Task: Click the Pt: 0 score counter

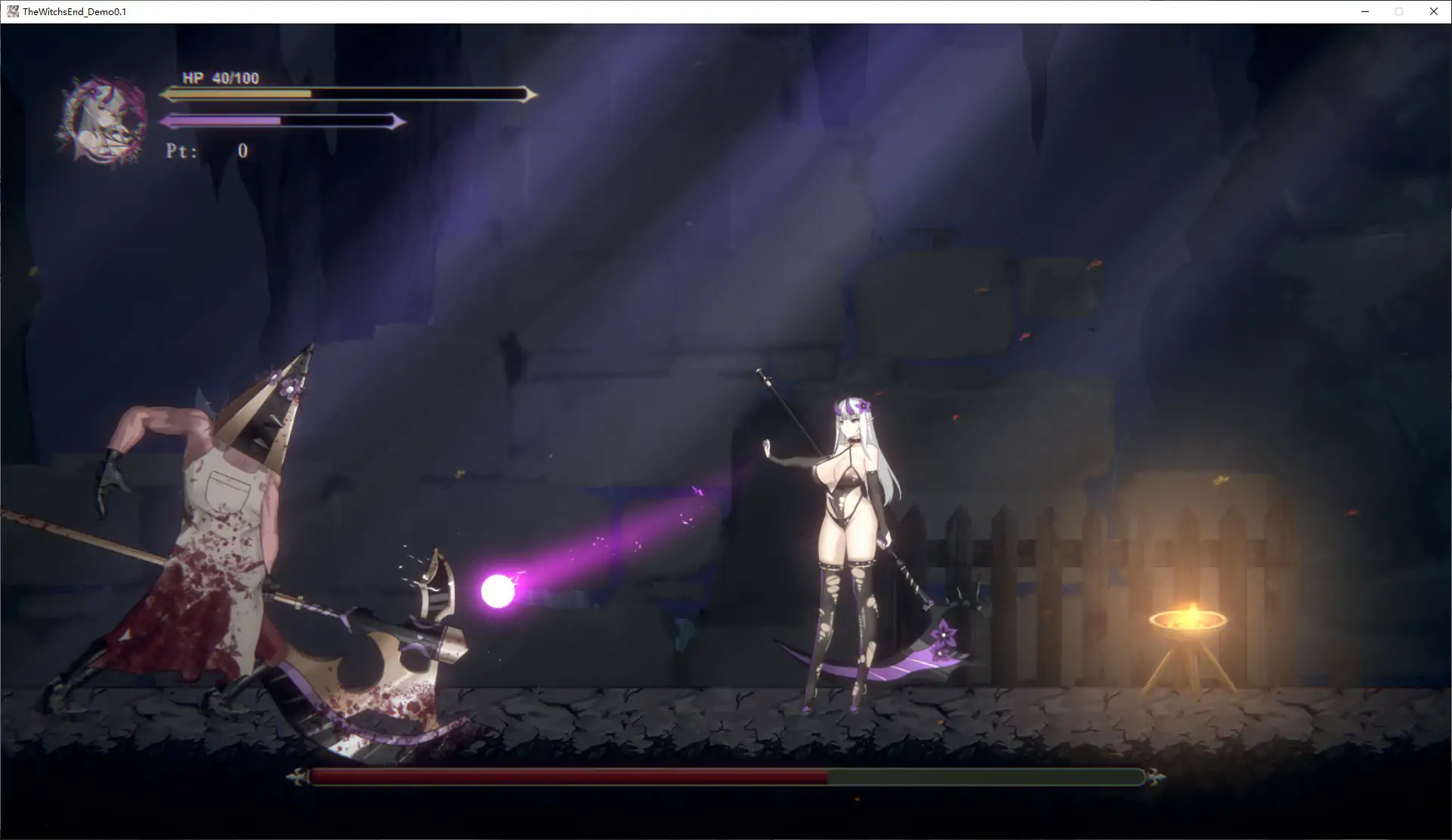Action: tap(204, 150)
